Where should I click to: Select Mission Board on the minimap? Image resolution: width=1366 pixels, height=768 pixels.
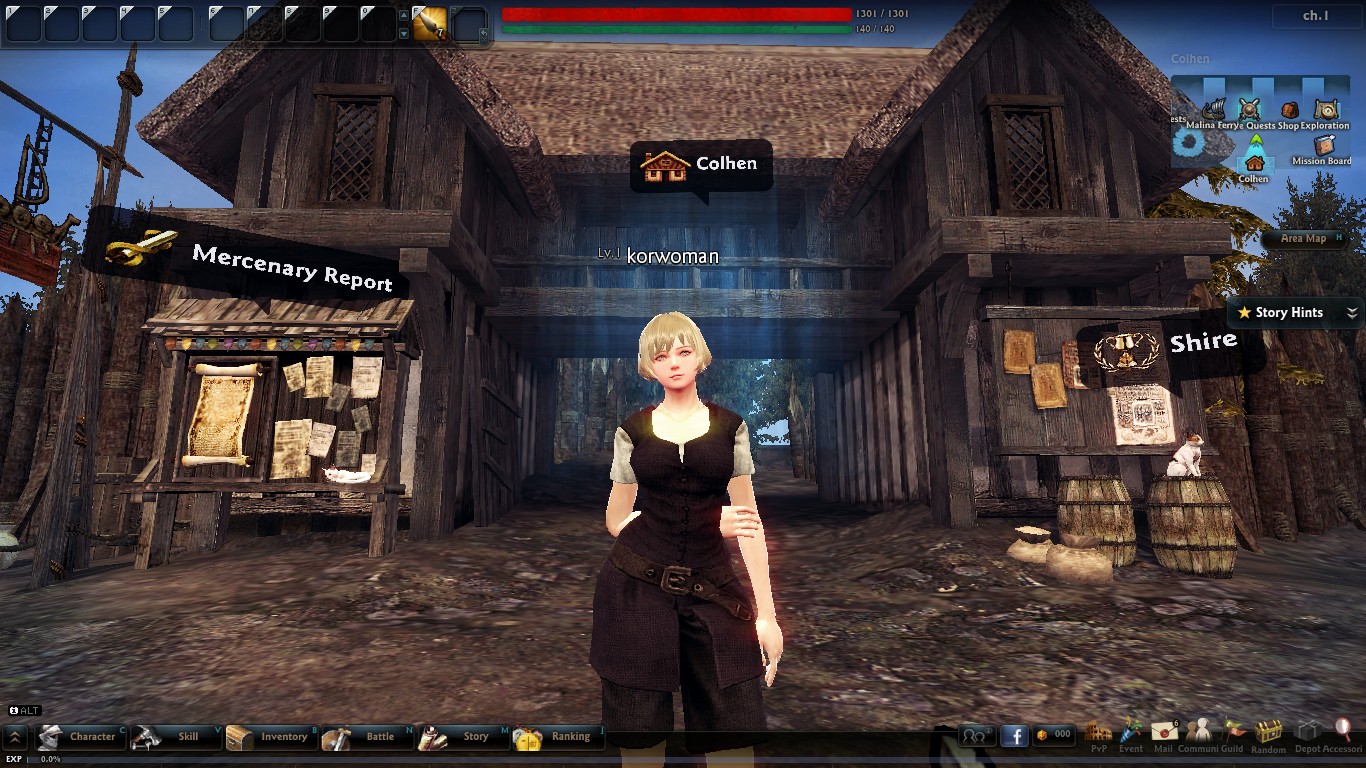1324,147
